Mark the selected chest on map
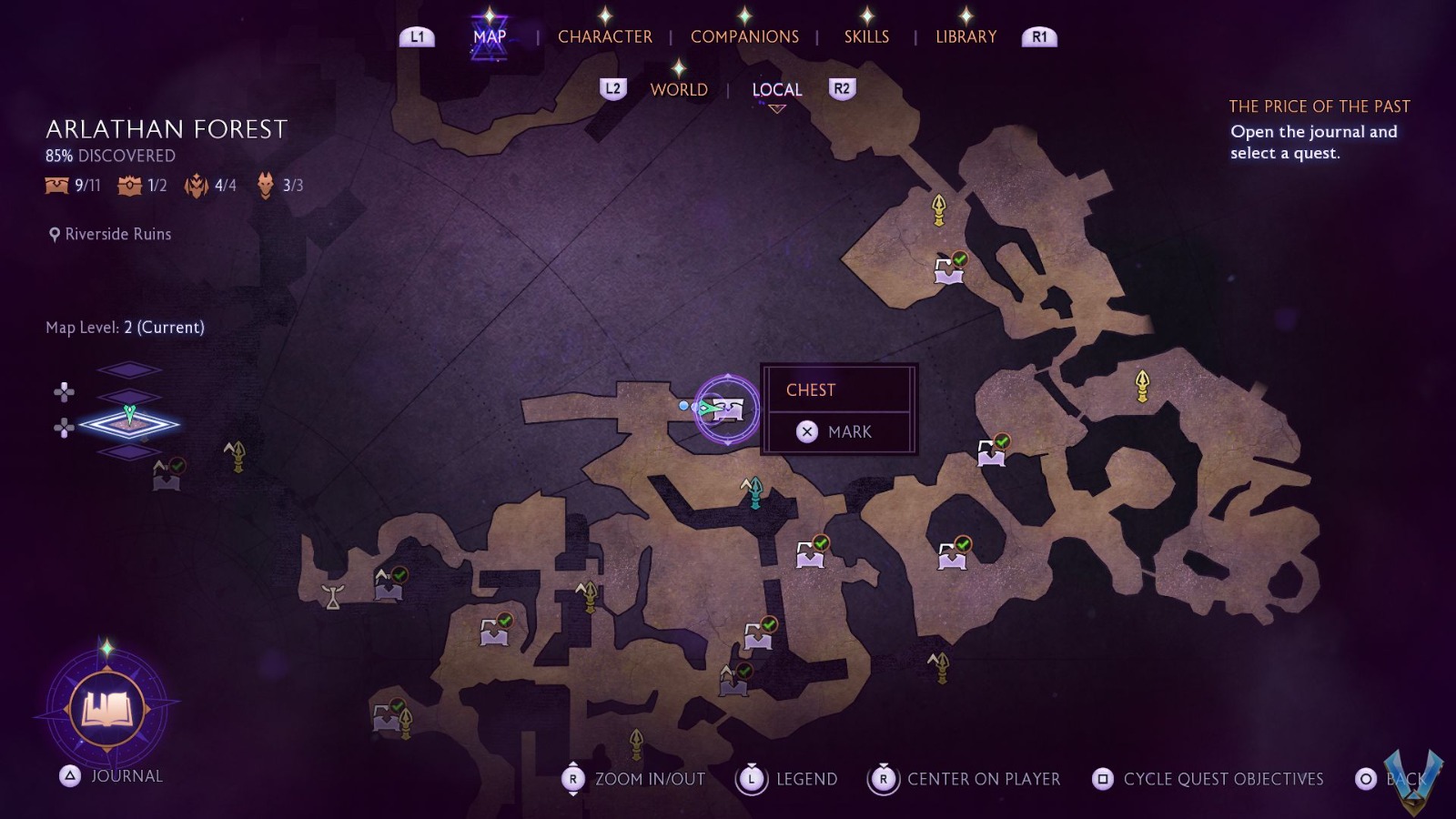Screen dimensions: 1456x819 (839, 431)
